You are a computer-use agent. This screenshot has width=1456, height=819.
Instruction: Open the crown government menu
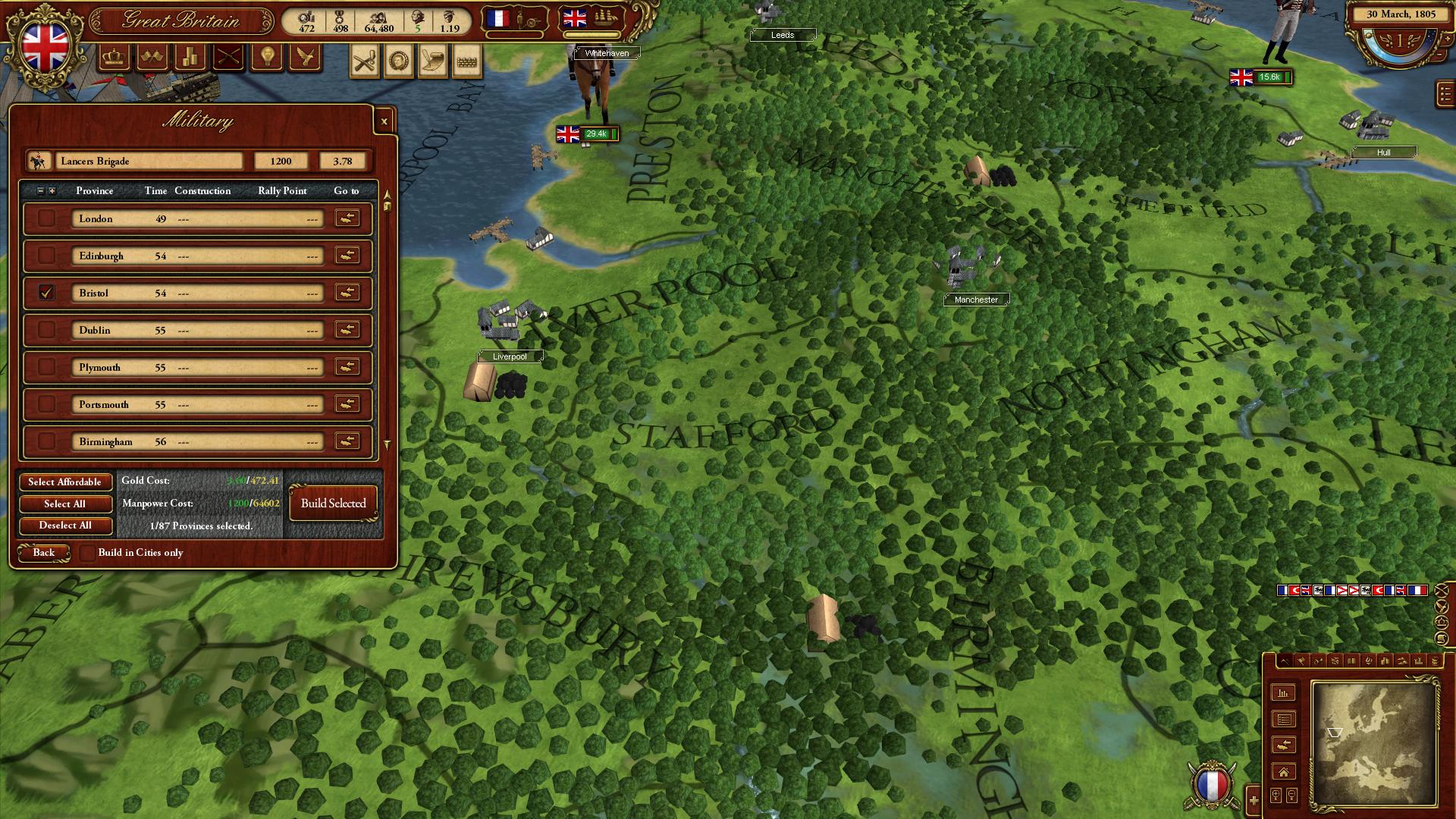point(115,57)
